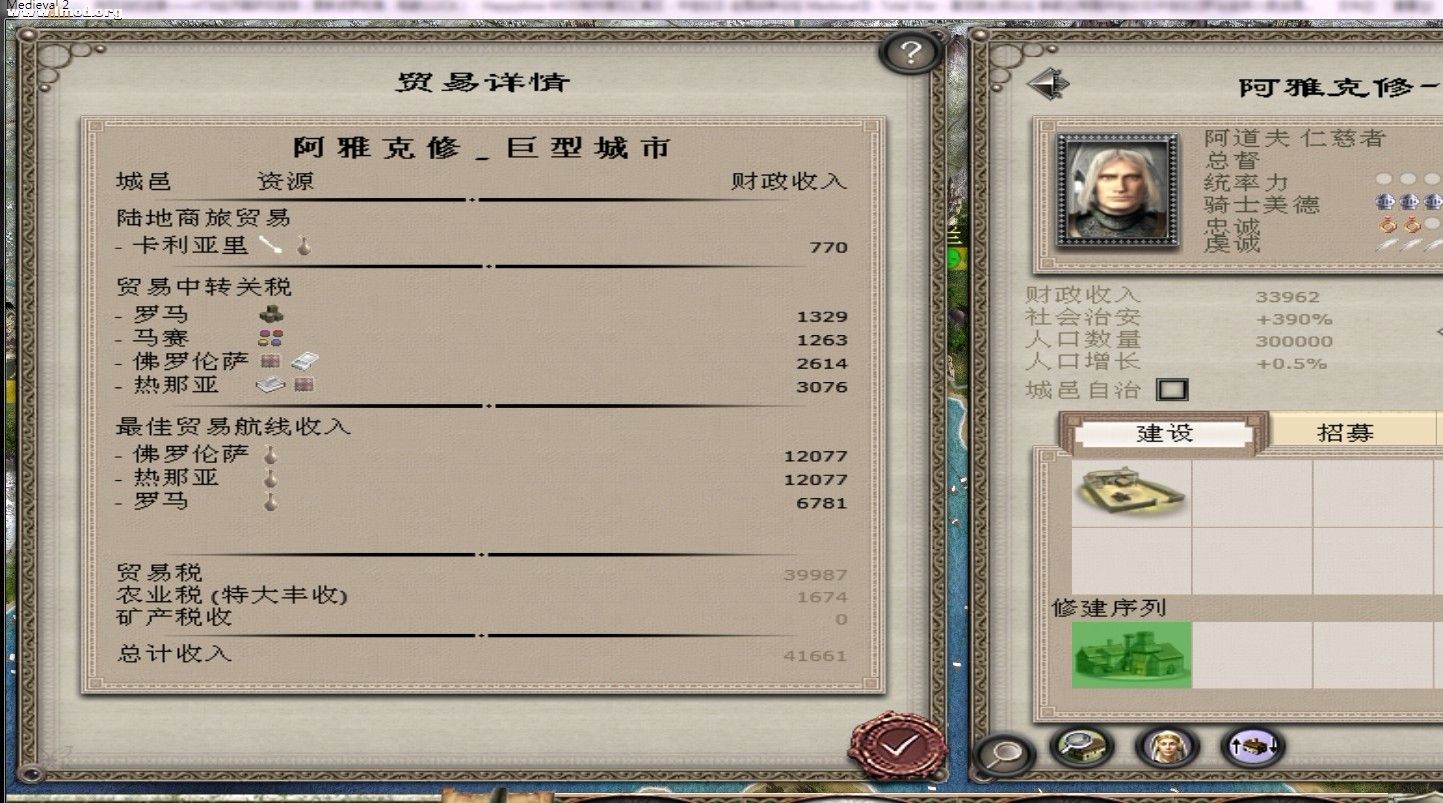This screenshot has width=1443, height=803.
Task: Enable the 城邑自治 automanage checkbox
Action: pos(1172,389)
